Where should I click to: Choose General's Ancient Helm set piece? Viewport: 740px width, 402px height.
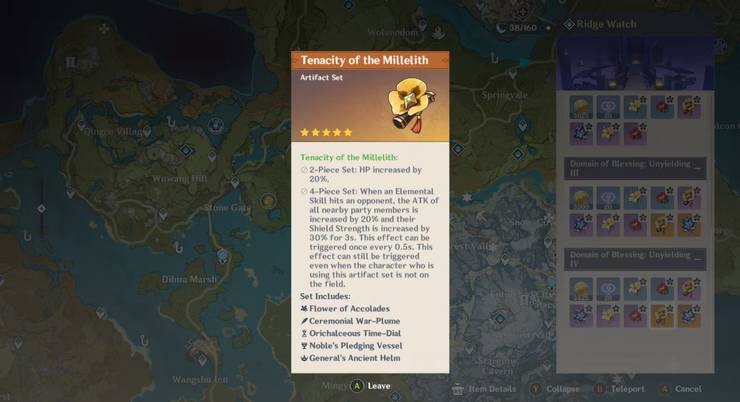tap(355, 359)
